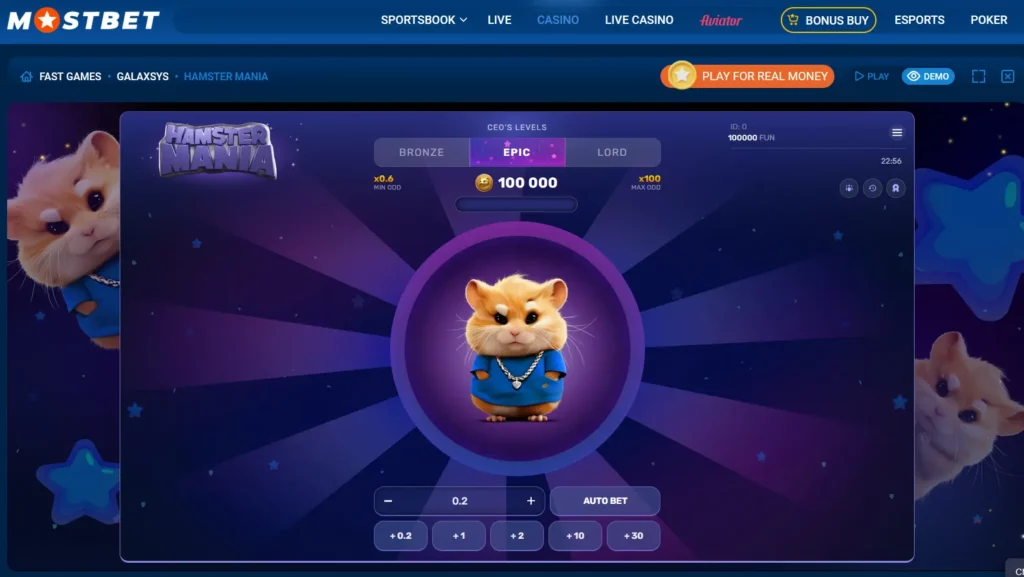Click Play for Real Money

tap(748, 76)
